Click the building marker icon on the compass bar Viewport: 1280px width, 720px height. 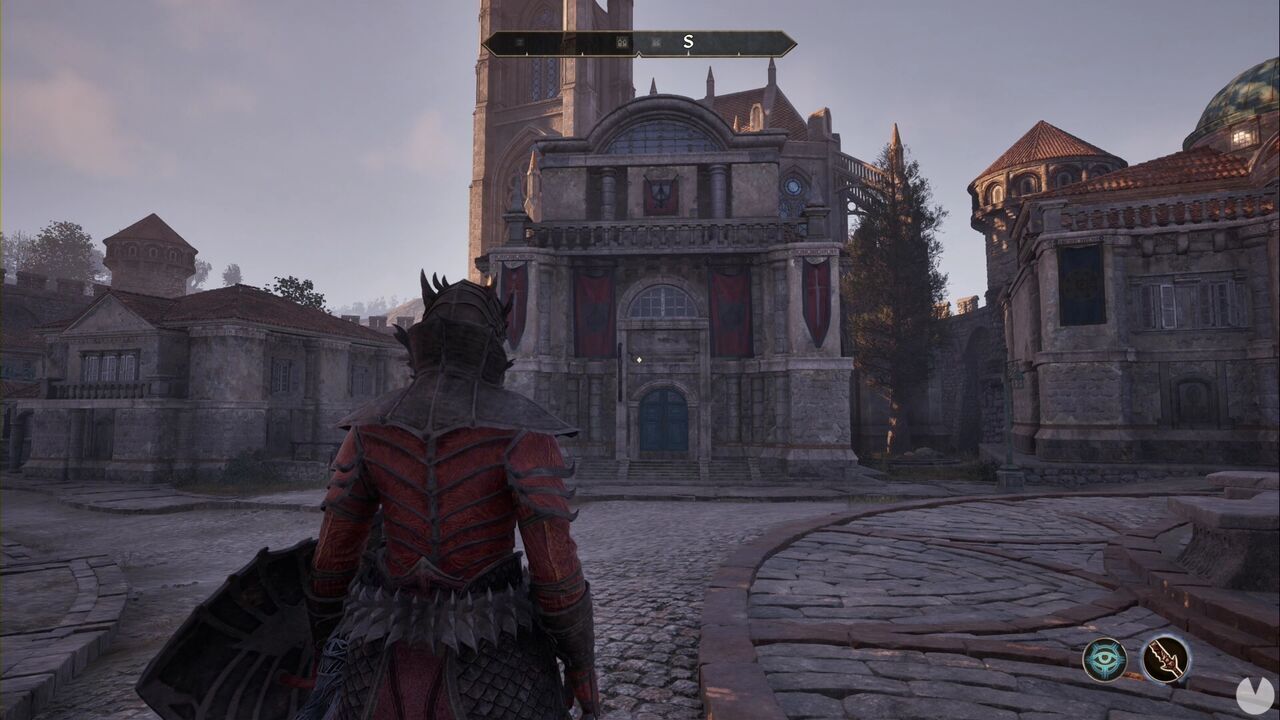(x=621, y=42)
